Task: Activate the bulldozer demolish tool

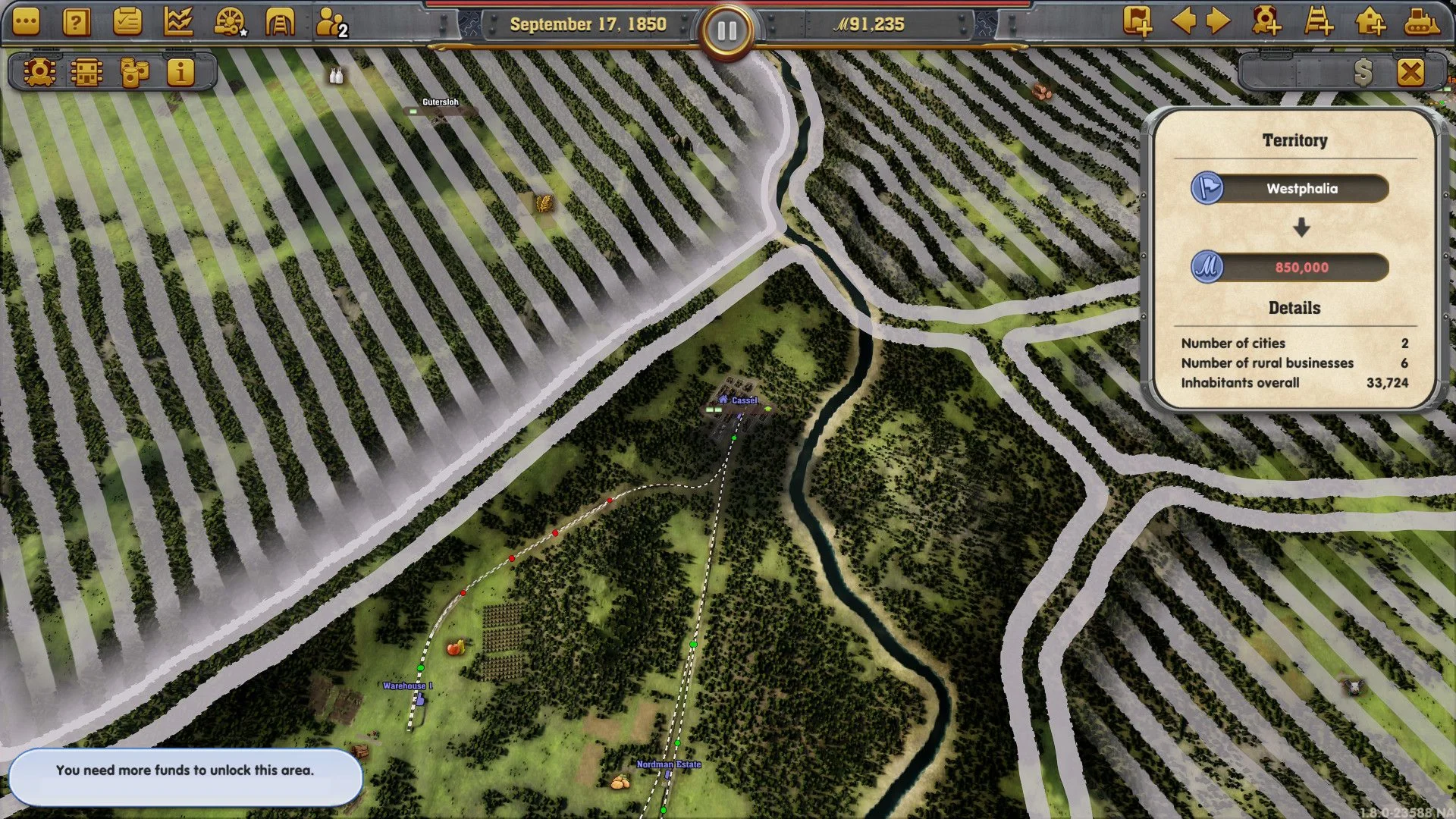Action: (1421, 21)
